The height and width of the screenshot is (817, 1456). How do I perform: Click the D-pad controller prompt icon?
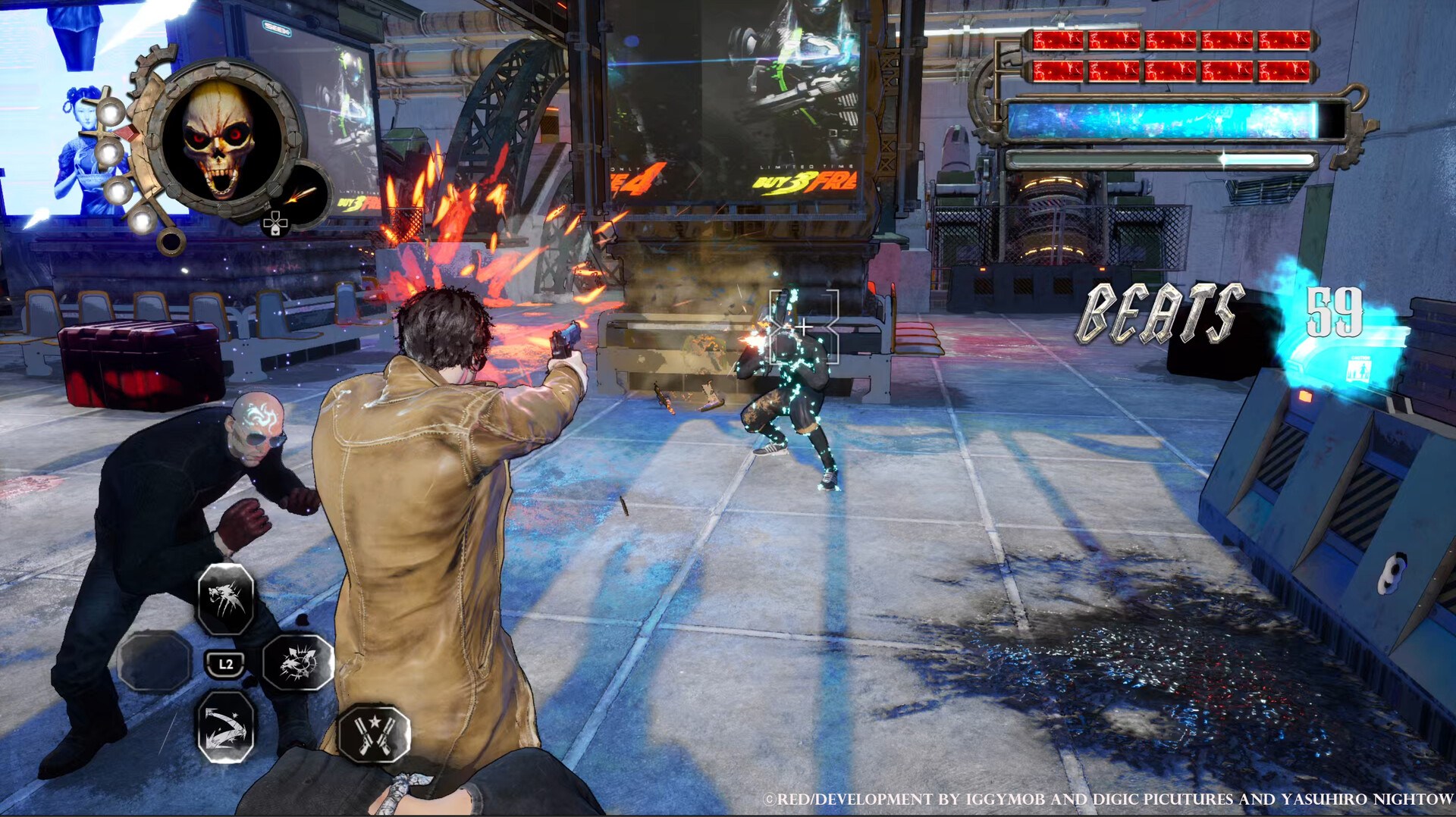(278, 225)
